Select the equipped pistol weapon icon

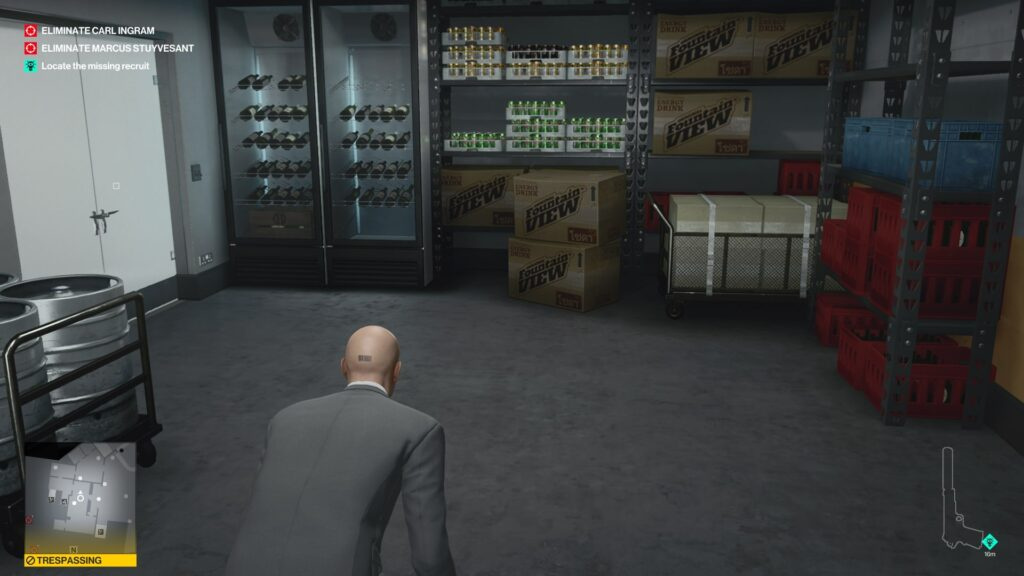pos(960,500)
